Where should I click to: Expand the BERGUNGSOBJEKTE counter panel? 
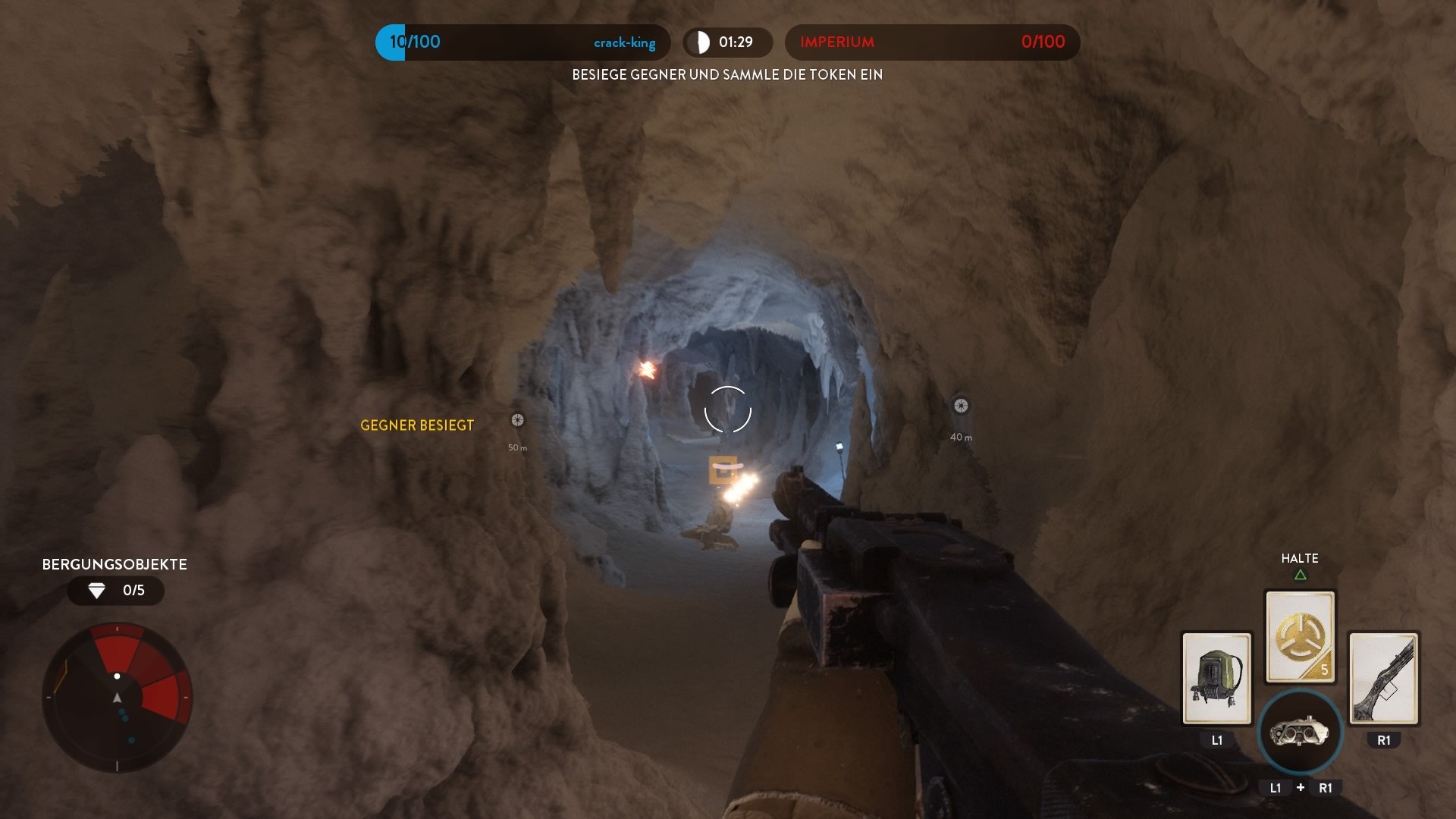point(114,564)
